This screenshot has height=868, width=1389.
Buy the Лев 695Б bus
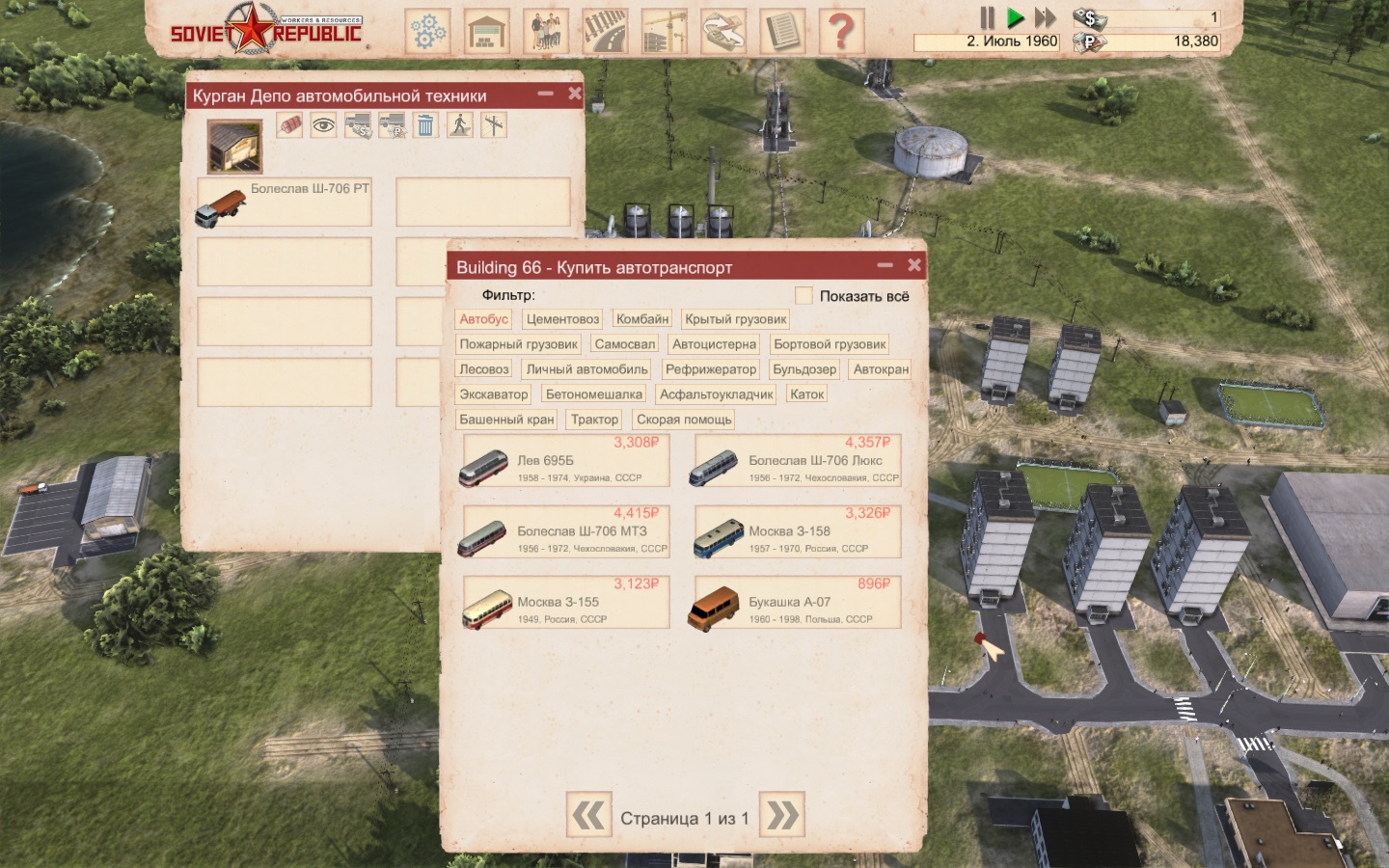(566, 462)
